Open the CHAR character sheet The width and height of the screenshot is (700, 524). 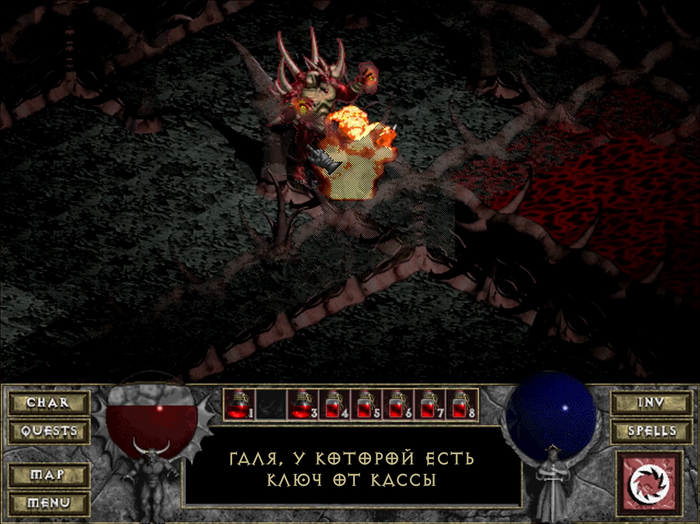(48, 403)
